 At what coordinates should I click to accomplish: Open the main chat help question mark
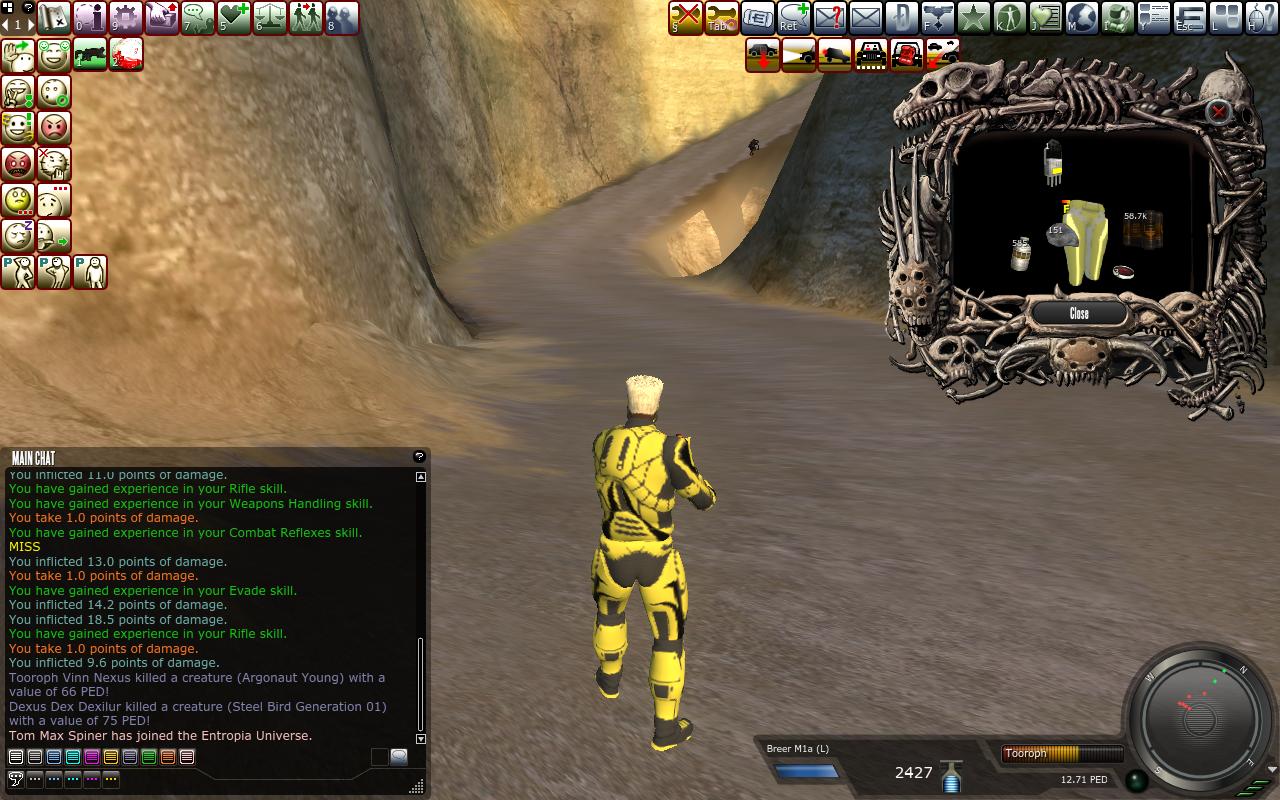point(419,457)
